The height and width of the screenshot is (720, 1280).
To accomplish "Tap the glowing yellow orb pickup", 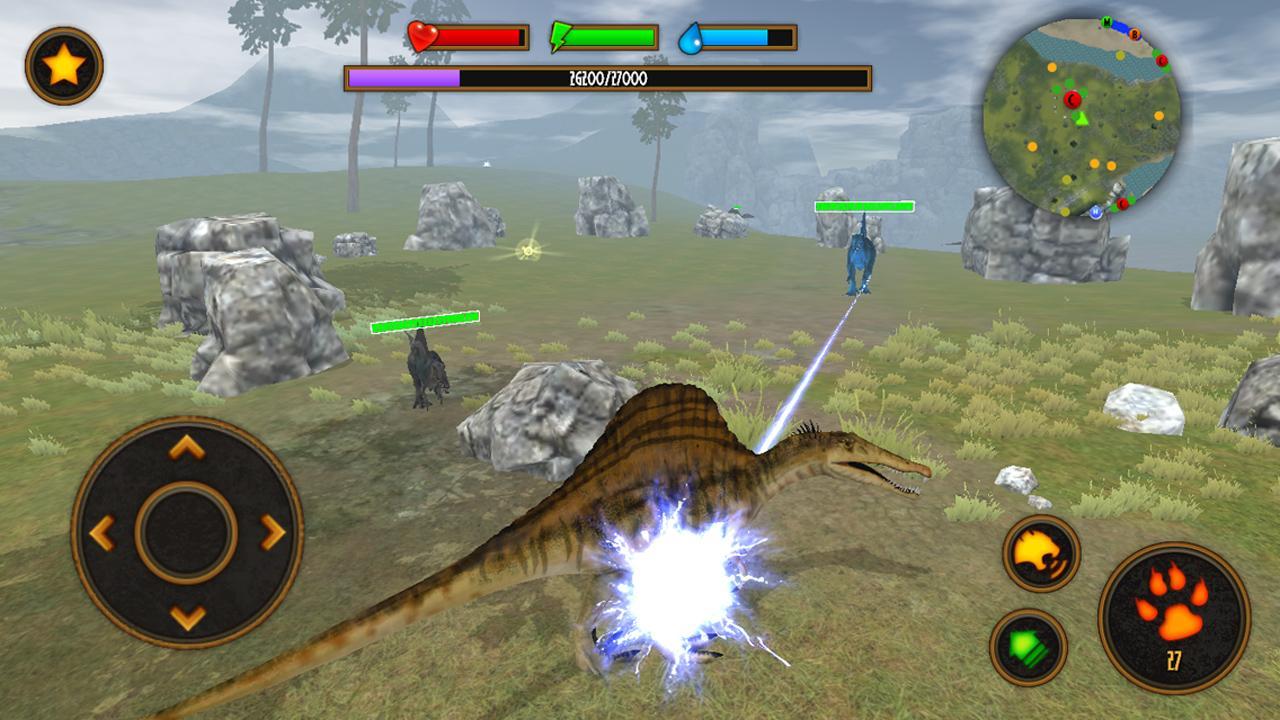I will [x=527, y=250].
